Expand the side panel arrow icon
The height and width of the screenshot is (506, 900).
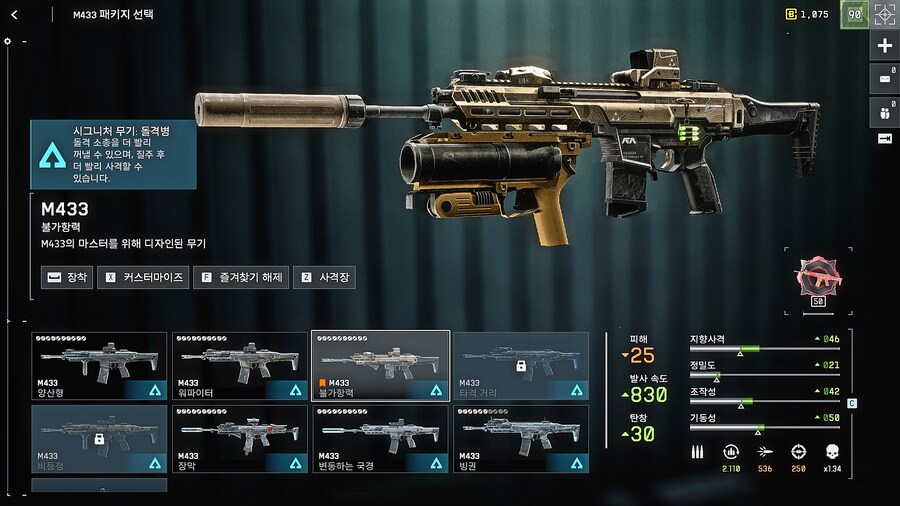pyautogui.click(x=884, y=138)
